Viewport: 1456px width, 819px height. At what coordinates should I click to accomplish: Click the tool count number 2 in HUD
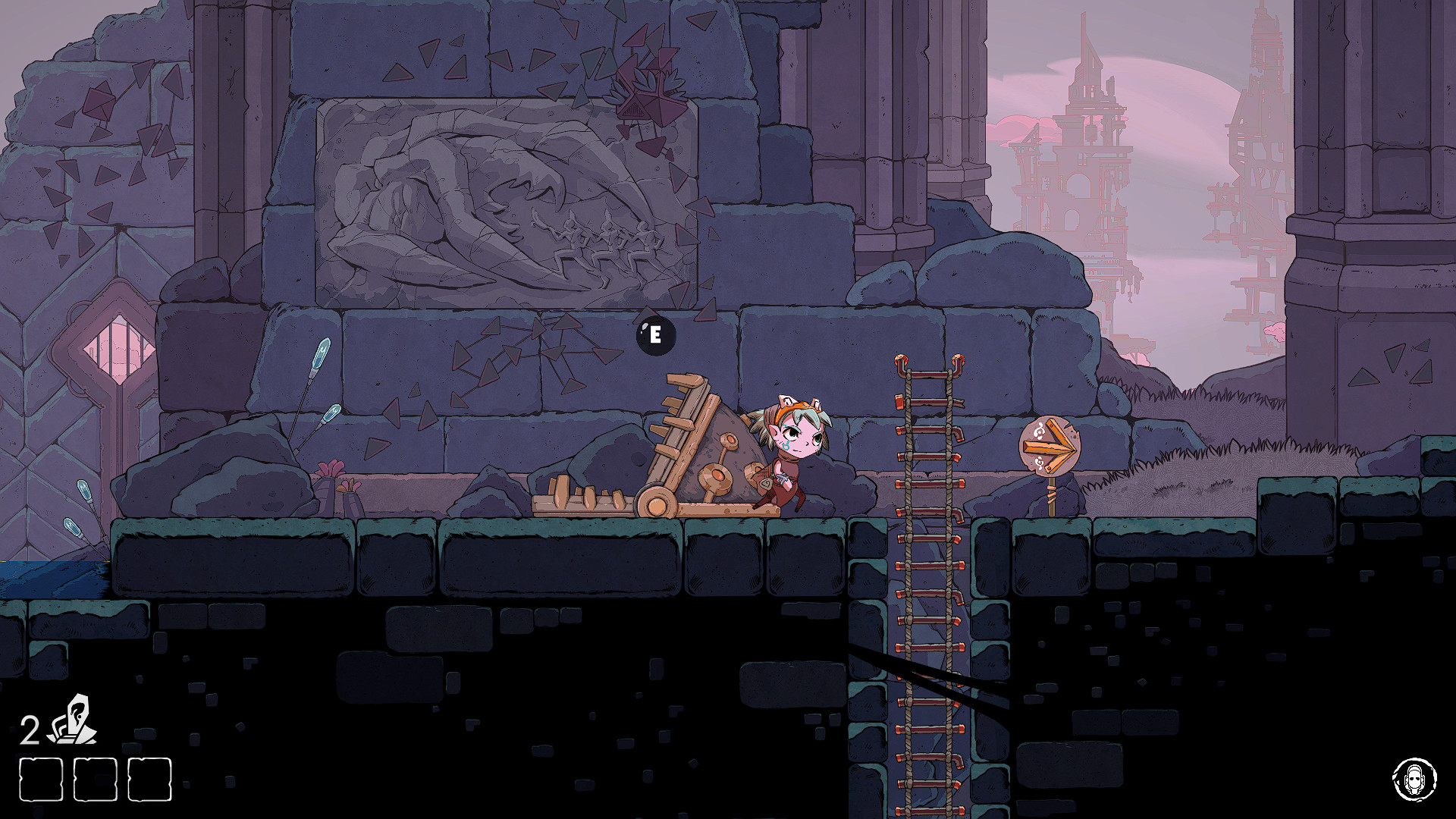click(30, 728)
